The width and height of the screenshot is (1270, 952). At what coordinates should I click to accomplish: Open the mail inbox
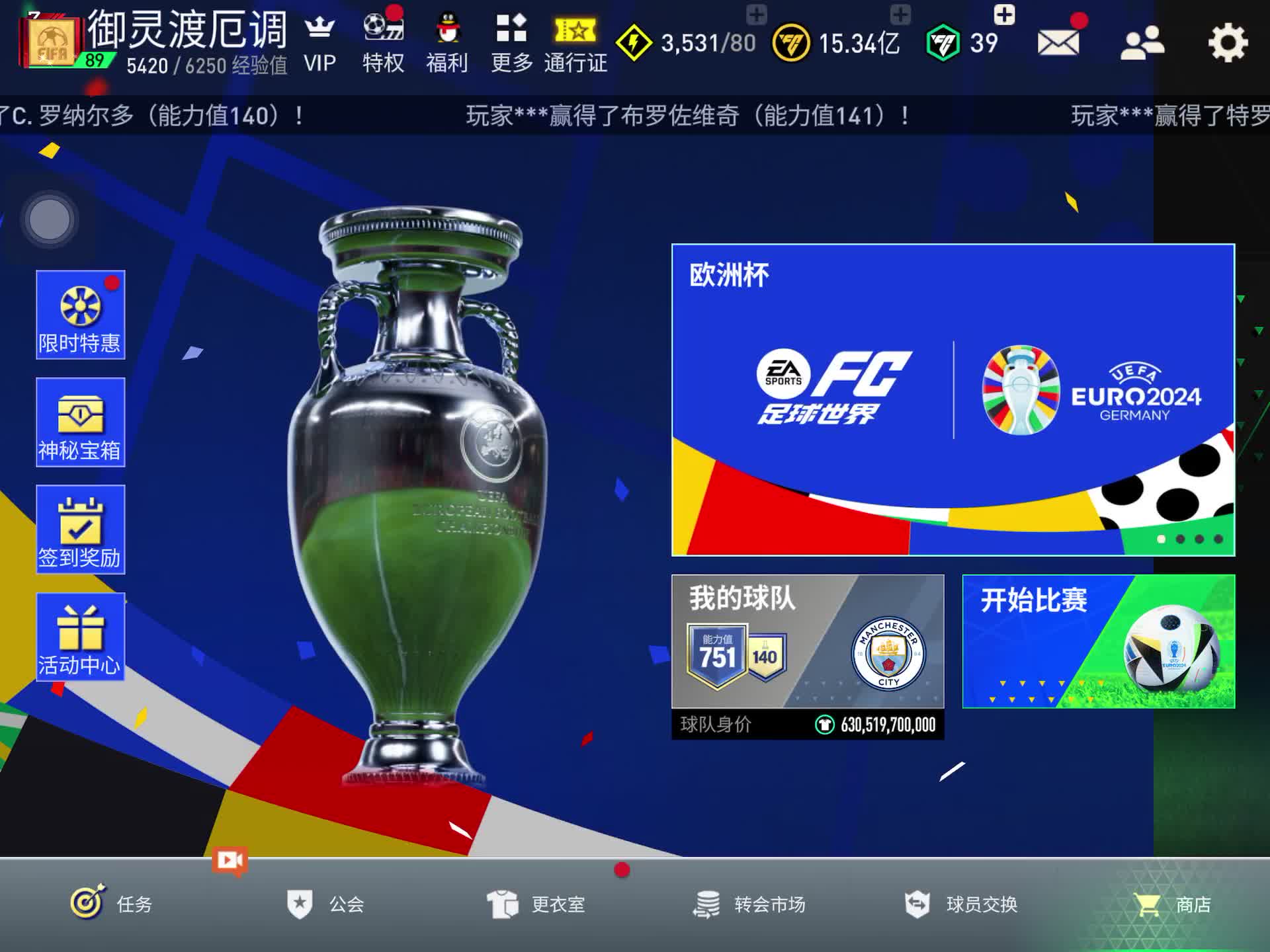1058,43
